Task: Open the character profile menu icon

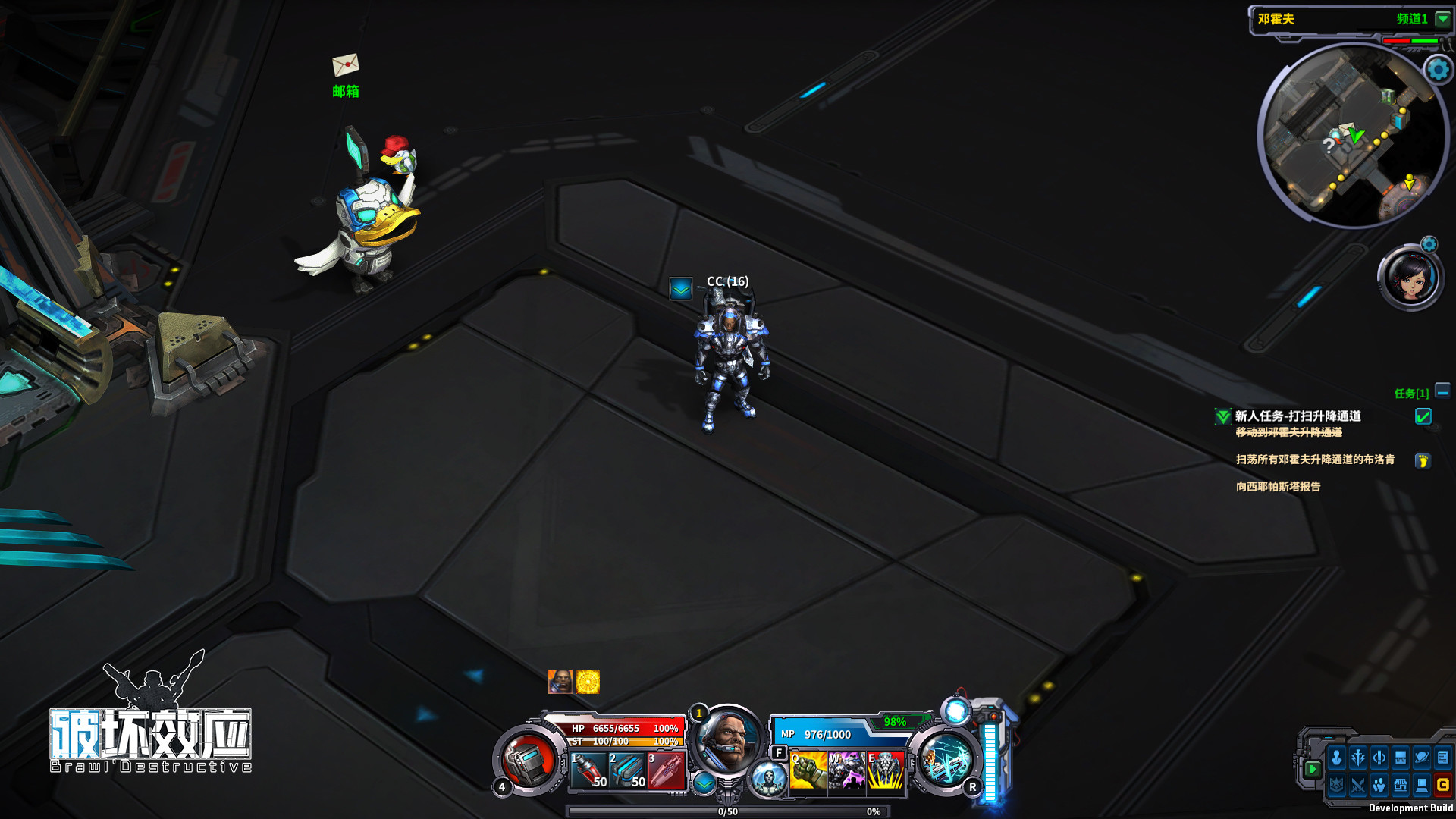Action: 1336,758
